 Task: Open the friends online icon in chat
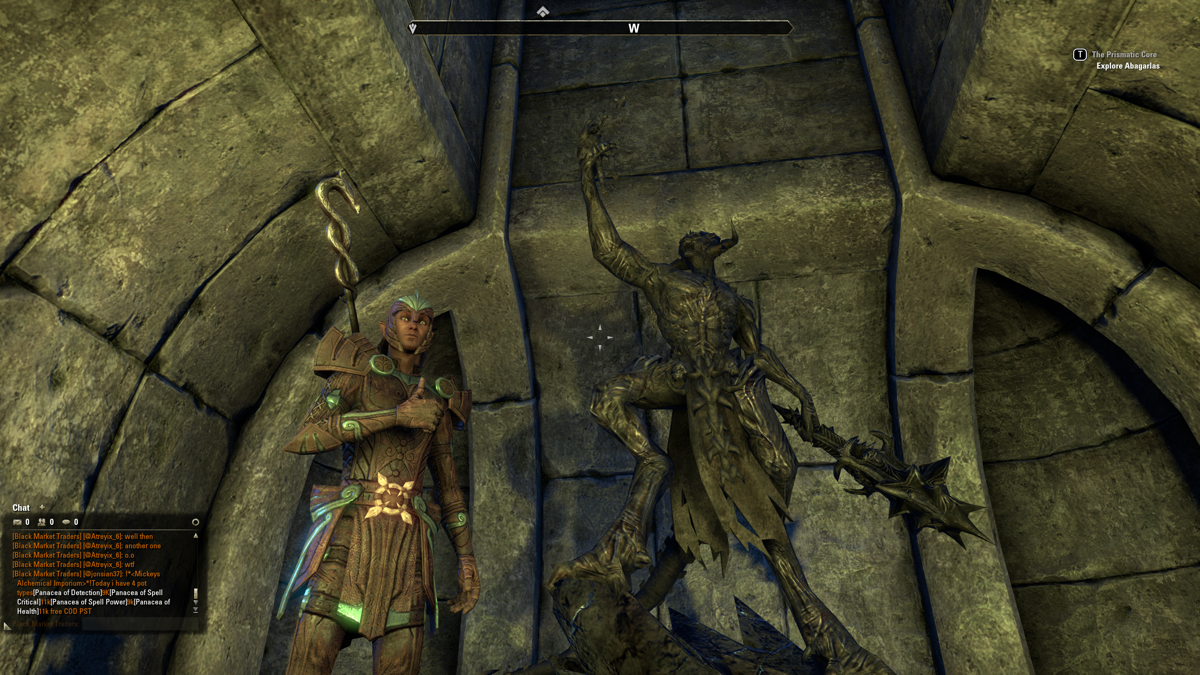[42, 522]
